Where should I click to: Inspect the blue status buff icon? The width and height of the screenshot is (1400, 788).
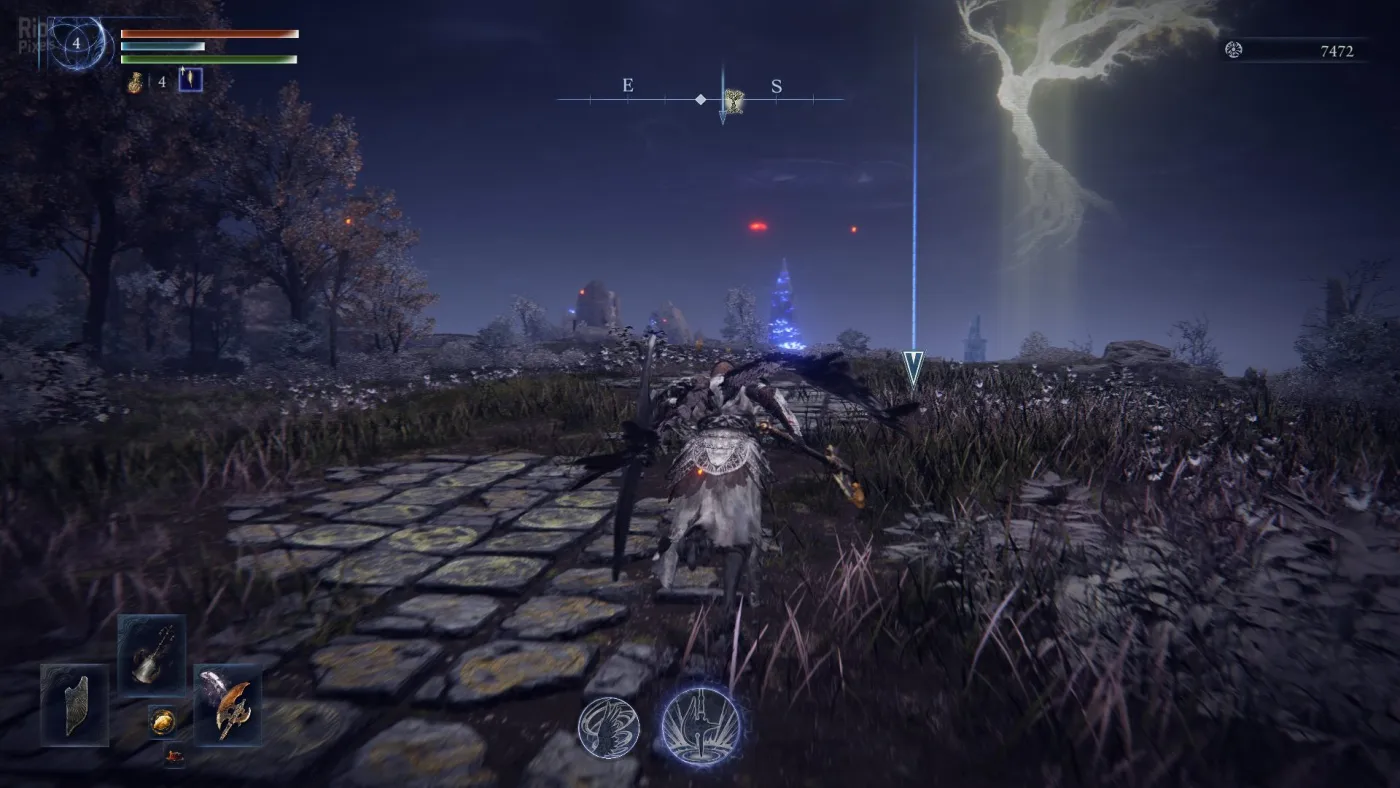click(x=190, y=80)
